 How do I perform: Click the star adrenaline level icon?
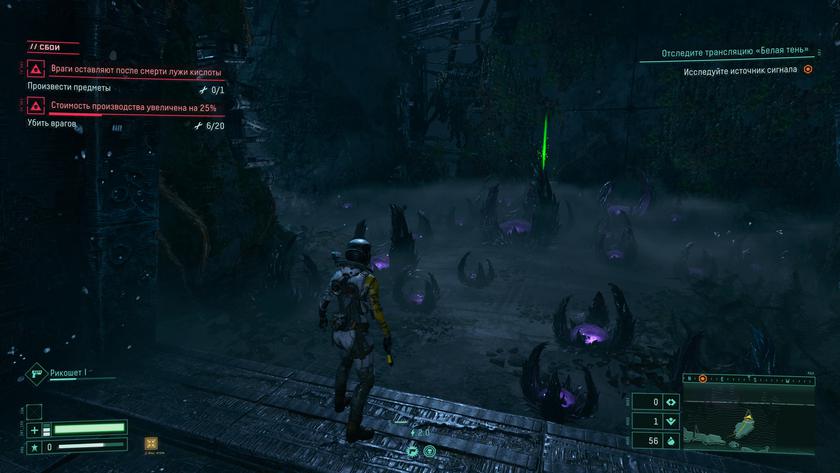tap(34, 446)
